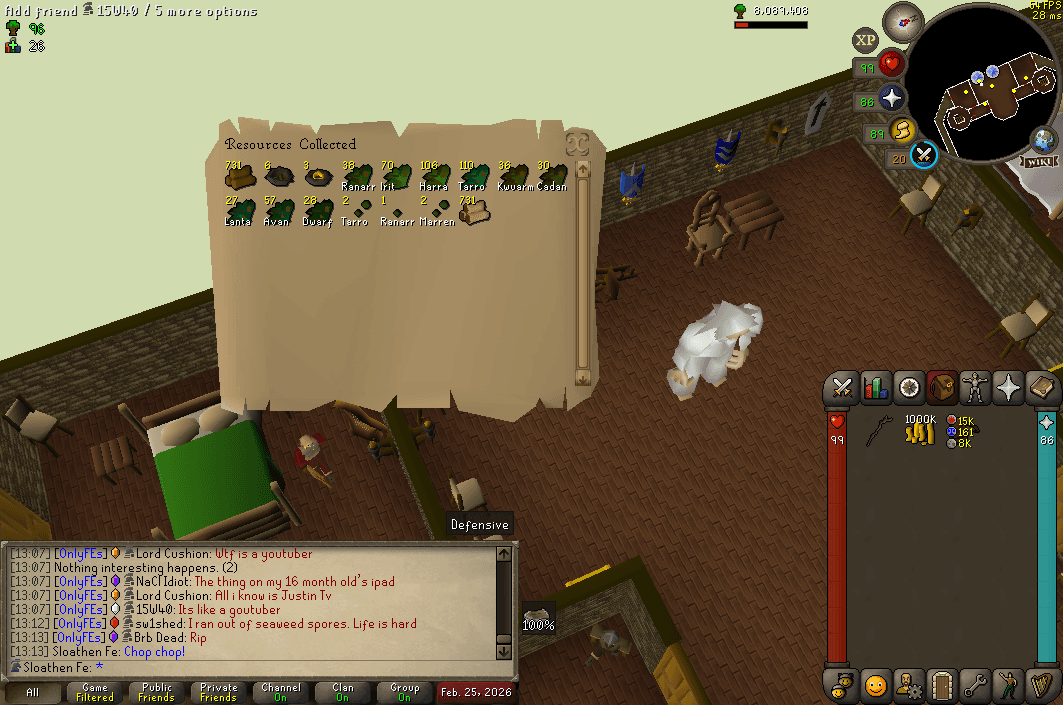Select the gold coins stack in inventory
The width and height of the screenshot is (1063, 705).
point(920,432)
